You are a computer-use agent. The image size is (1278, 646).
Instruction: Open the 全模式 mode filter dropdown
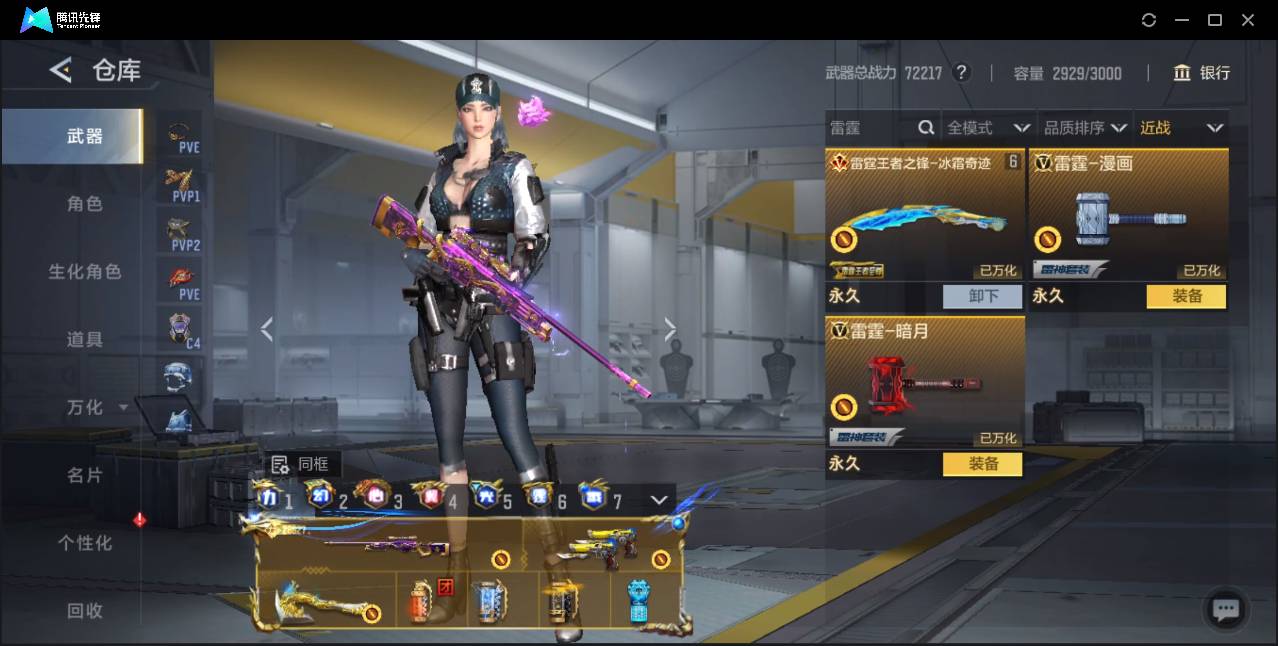(988, 128)
